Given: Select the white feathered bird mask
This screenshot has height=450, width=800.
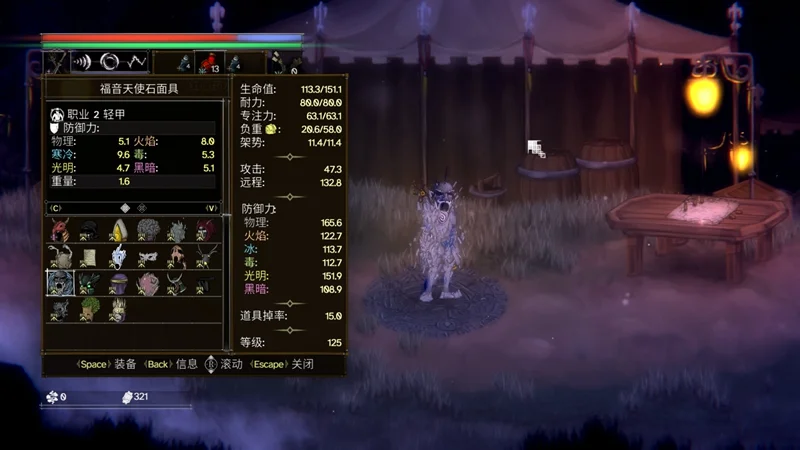Looking at the screenshot, I should point(118,257).
